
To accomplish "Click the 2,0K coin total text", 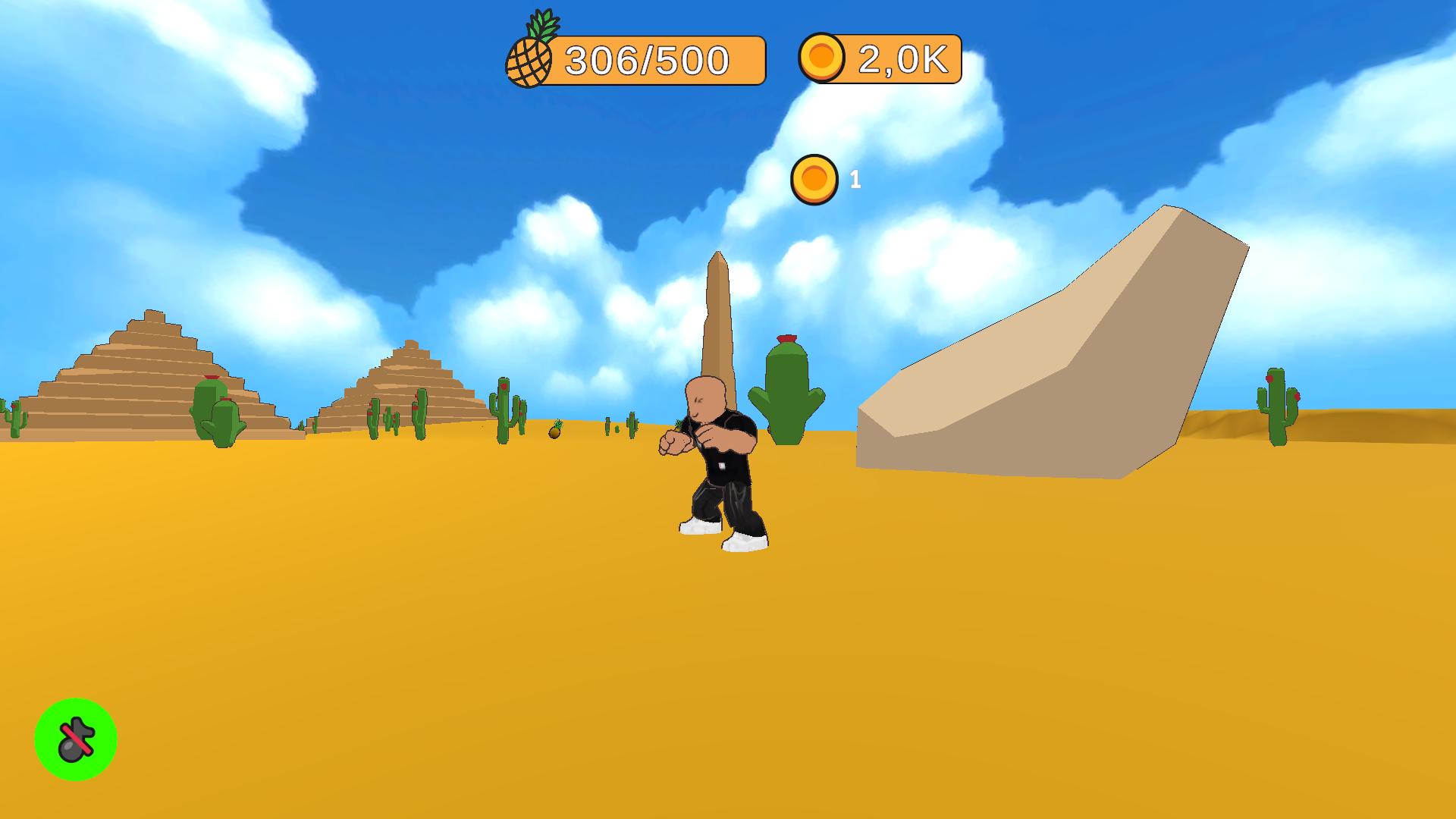I will (x=902, y=59).
